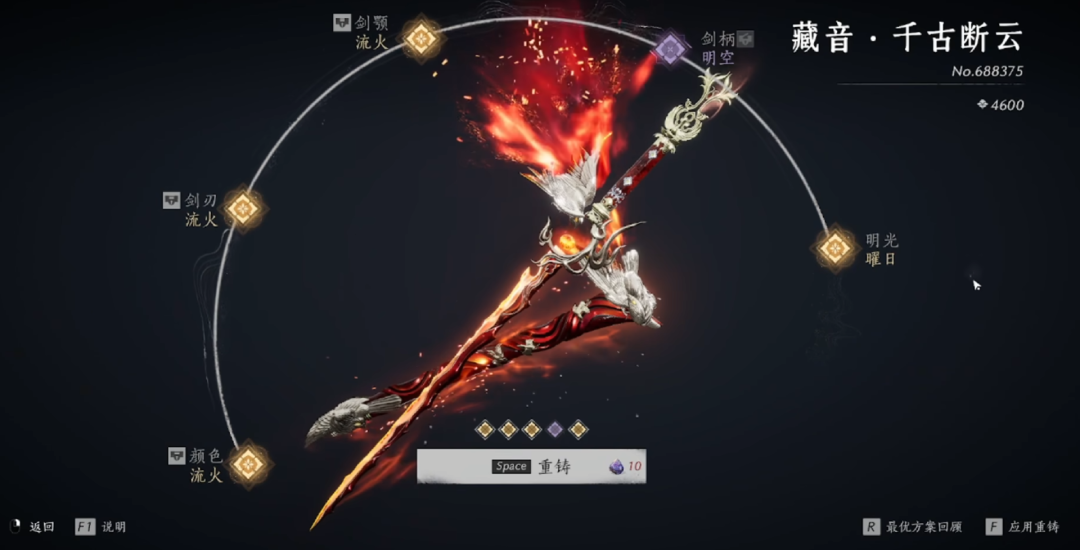Open the 说明 help info
This screenshot has height=550, width=1080.
(x=100, y=527)
